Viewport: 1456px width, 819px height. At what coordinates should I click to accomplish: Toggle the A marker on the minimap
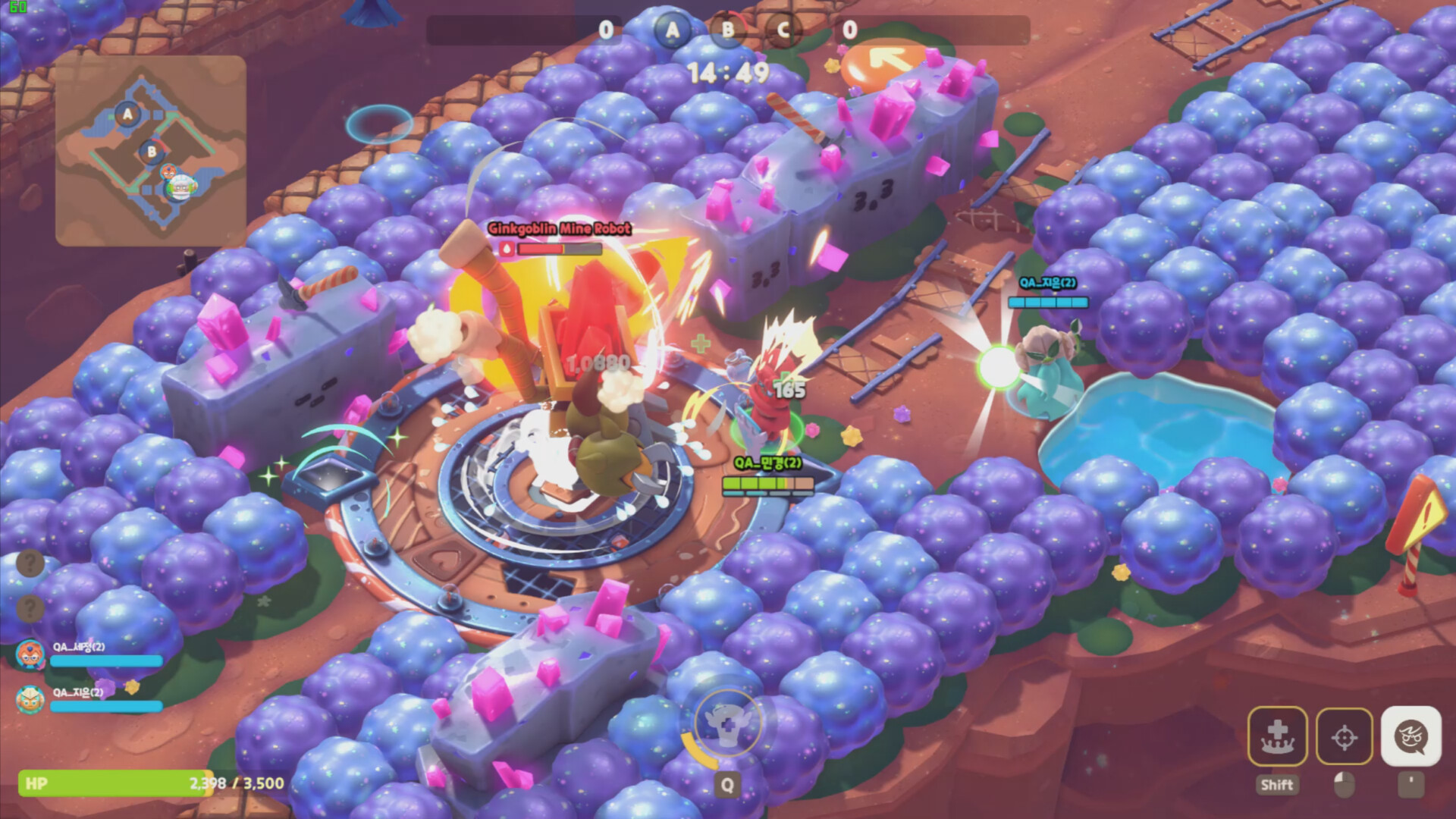pos(126,115)
